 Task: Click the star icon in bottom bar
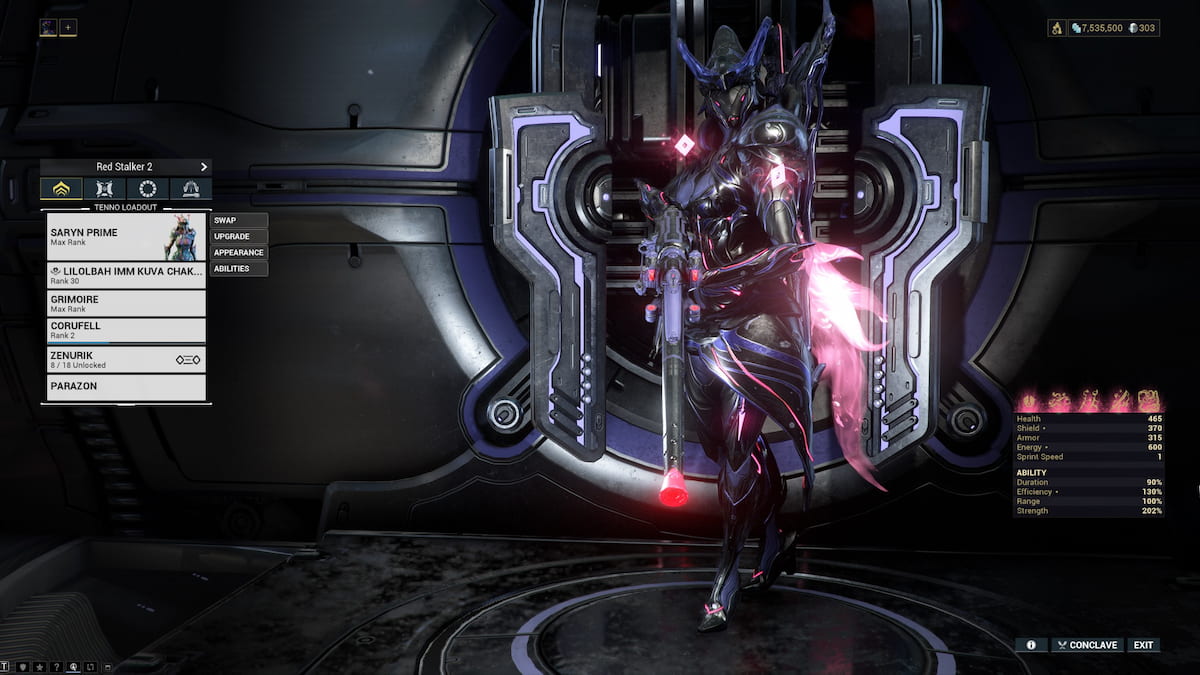coord(40,666)
